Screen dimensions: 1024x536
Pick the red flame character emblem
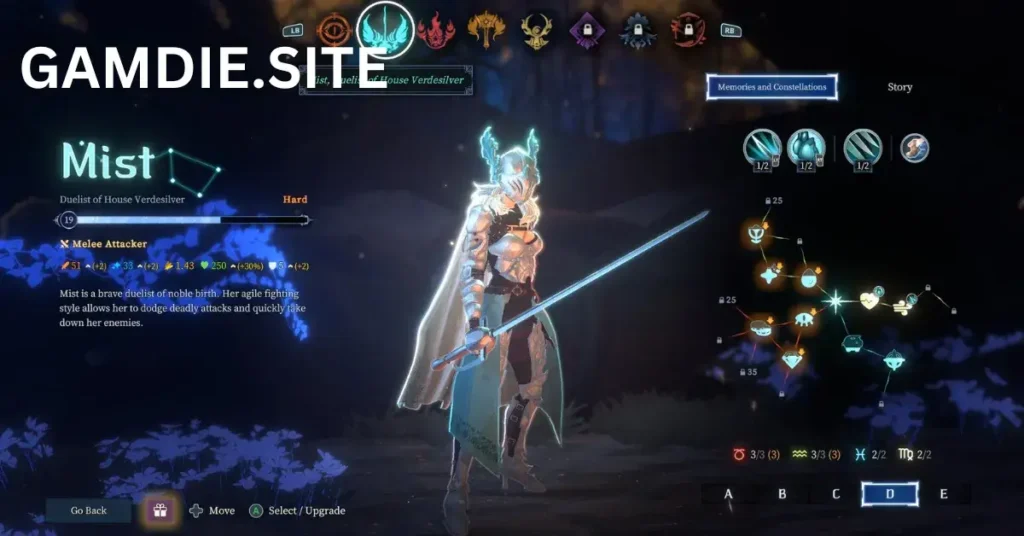[436, 30]
